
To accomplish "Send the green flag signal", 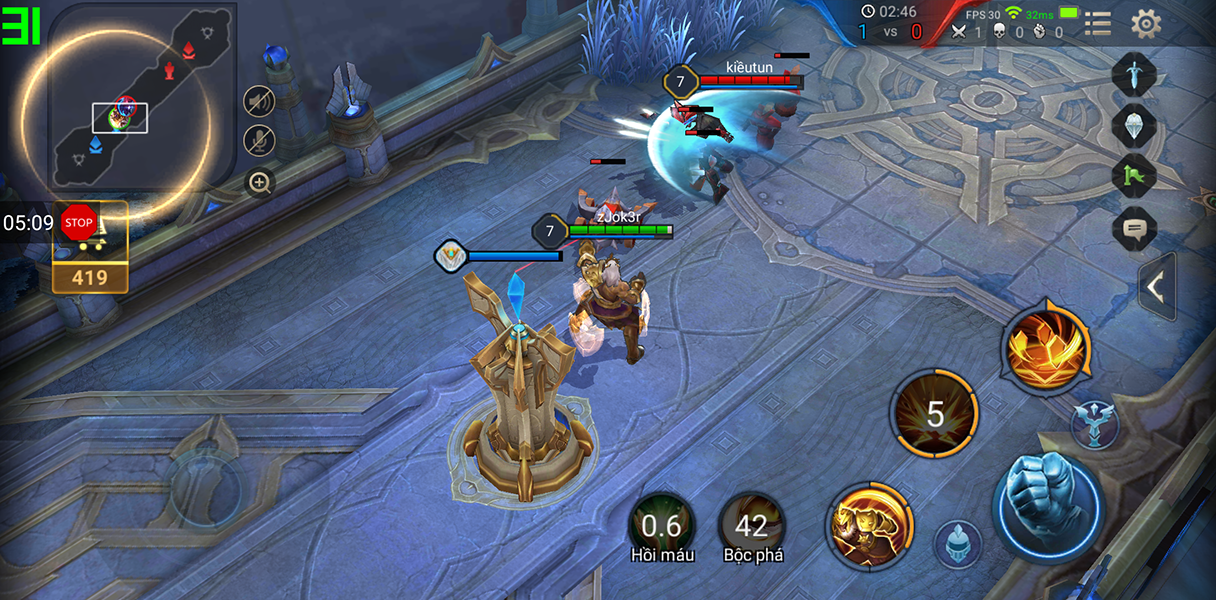I will pos(1134,177).
